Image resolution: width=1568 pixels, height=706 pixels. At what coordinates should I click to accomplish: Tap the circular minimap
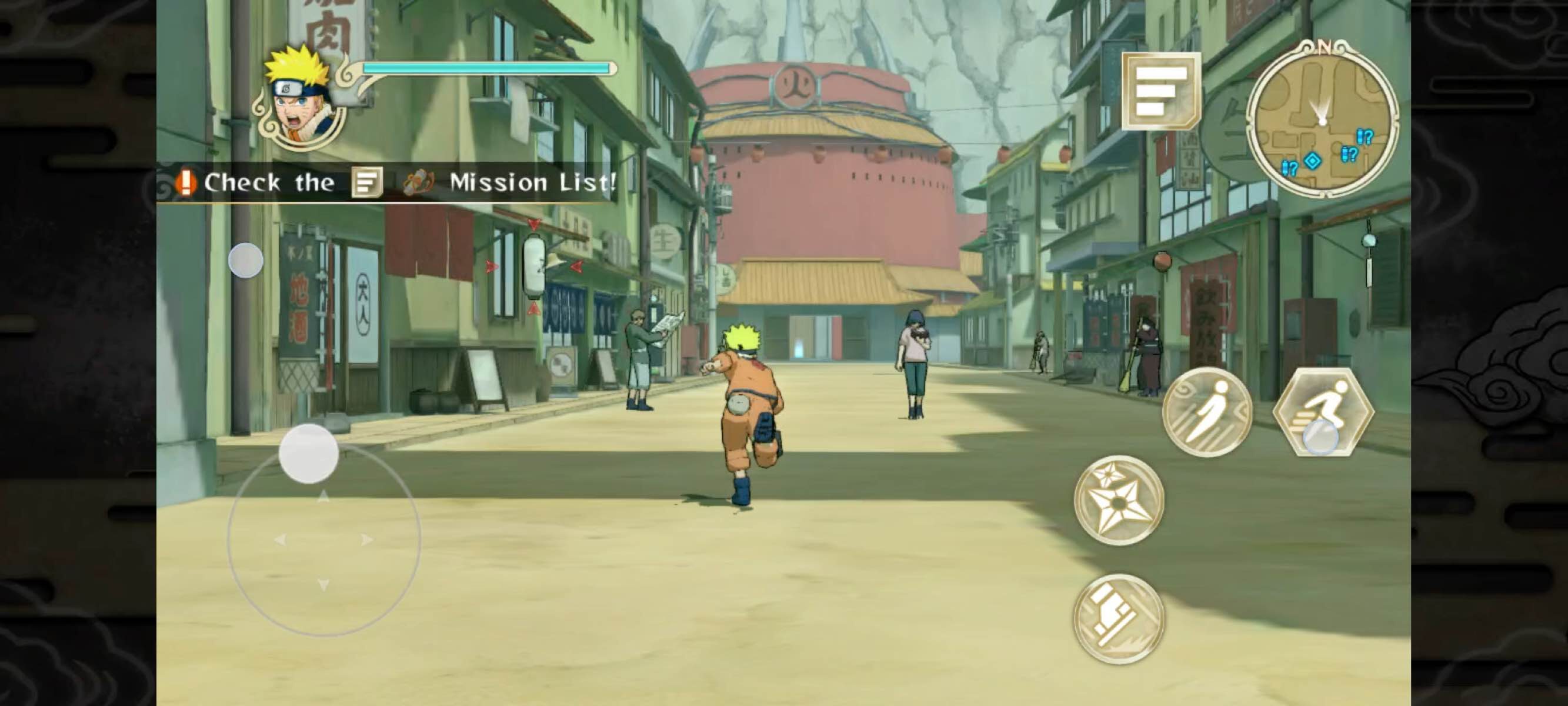point(1322,120)
